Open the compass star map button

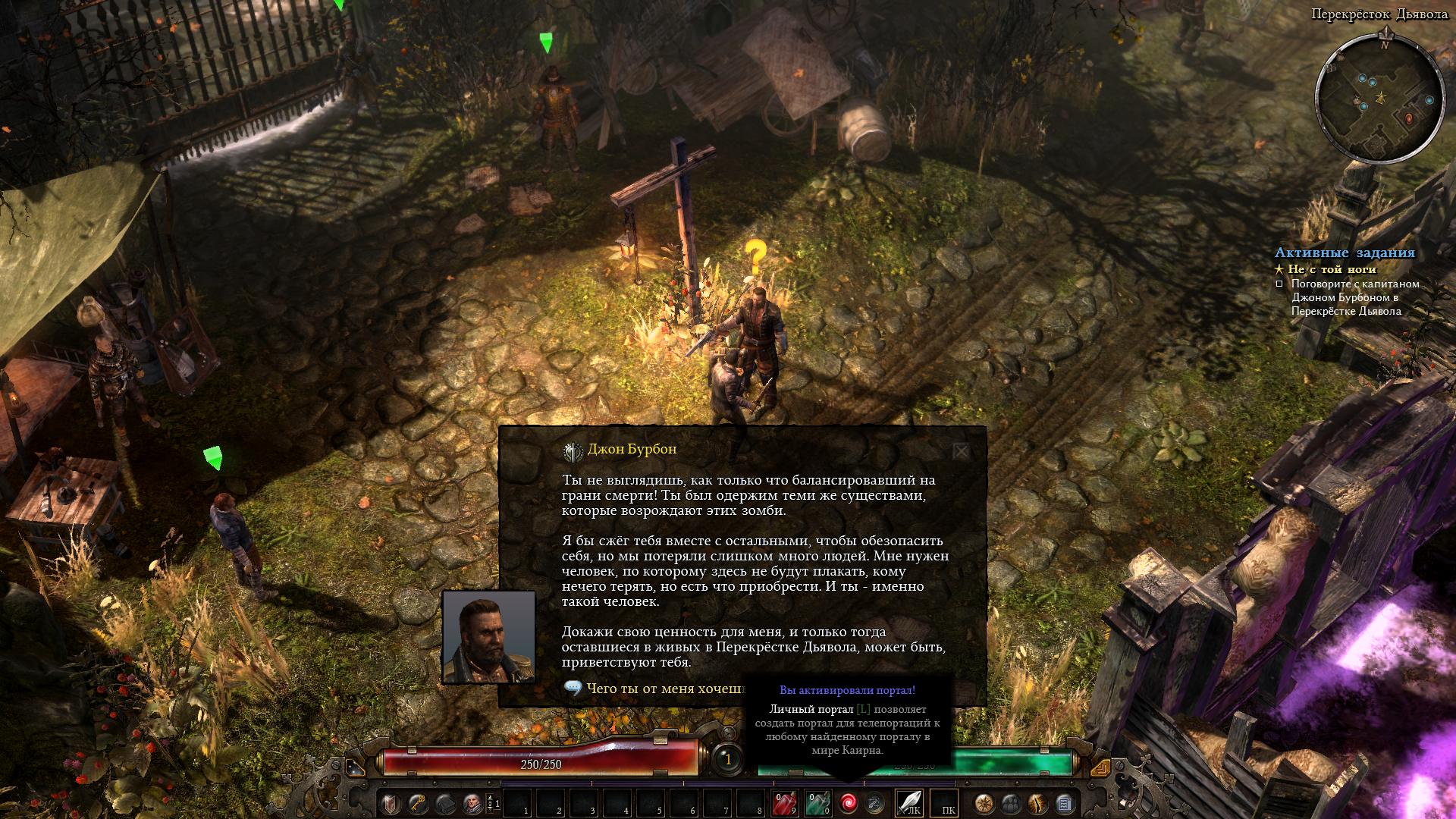click(x=984, y=803)
